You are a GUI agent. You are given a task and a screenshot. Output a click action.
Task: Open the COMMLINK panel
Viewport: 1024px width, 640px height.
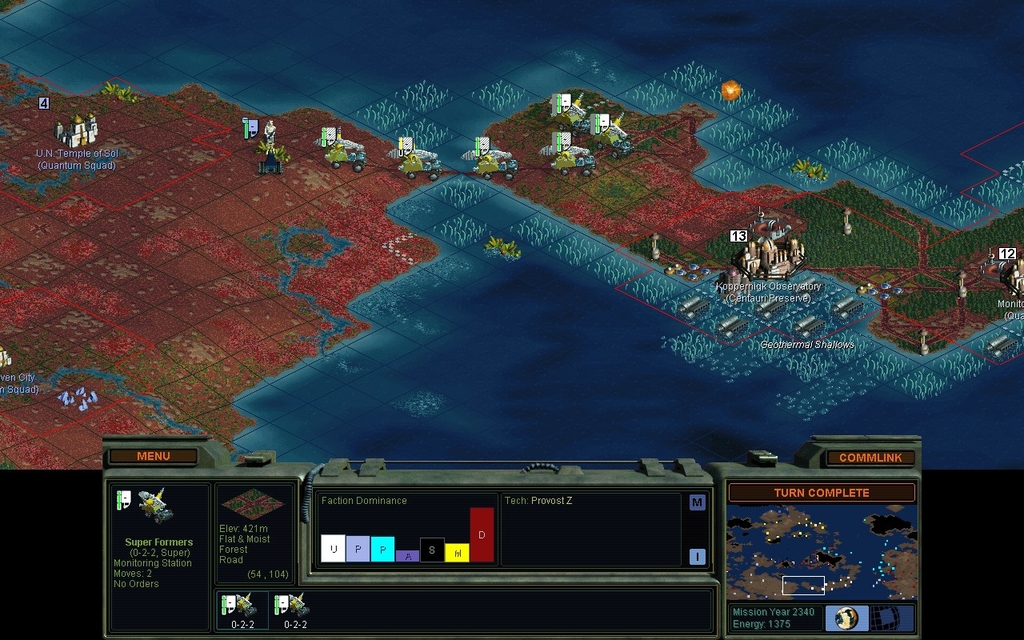870,458
